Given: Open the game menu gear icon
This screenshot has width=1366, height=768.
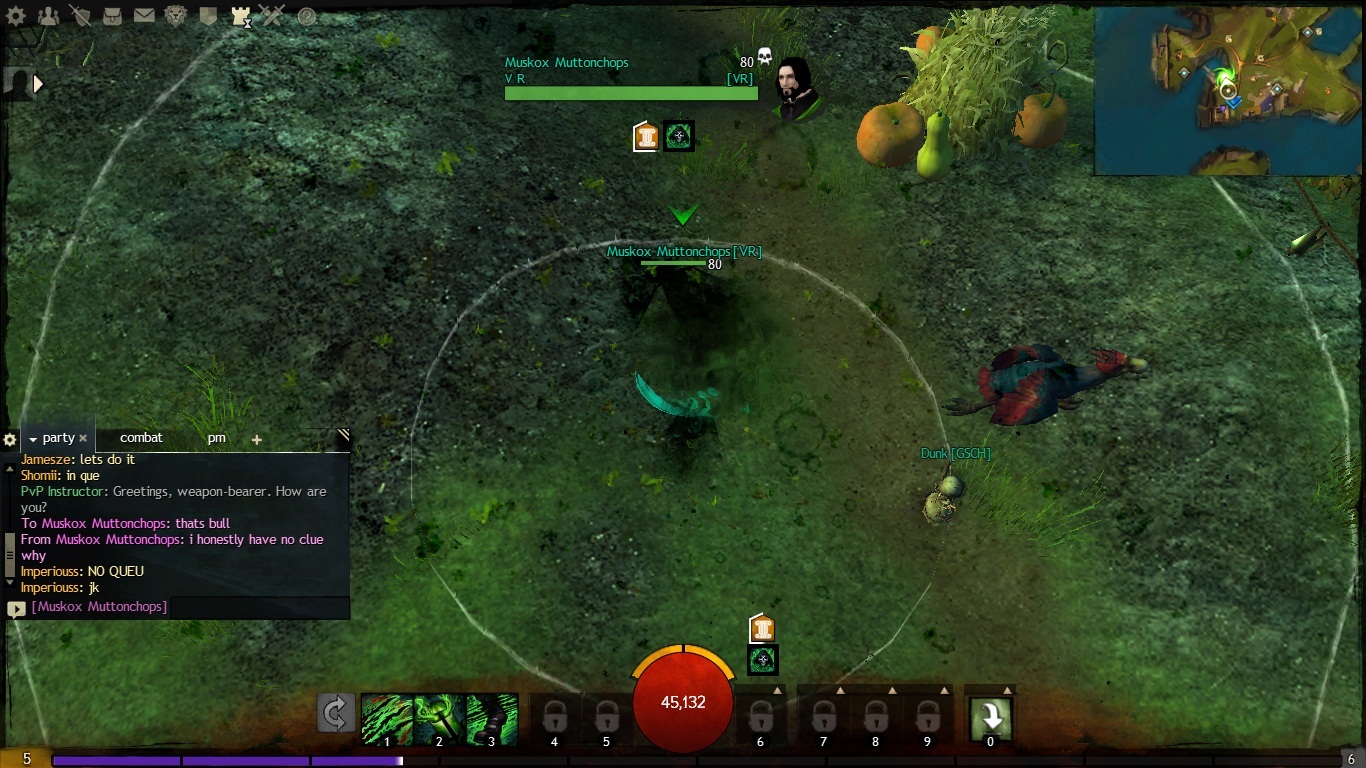Looking at the screenshot, I should click(16, 16).
